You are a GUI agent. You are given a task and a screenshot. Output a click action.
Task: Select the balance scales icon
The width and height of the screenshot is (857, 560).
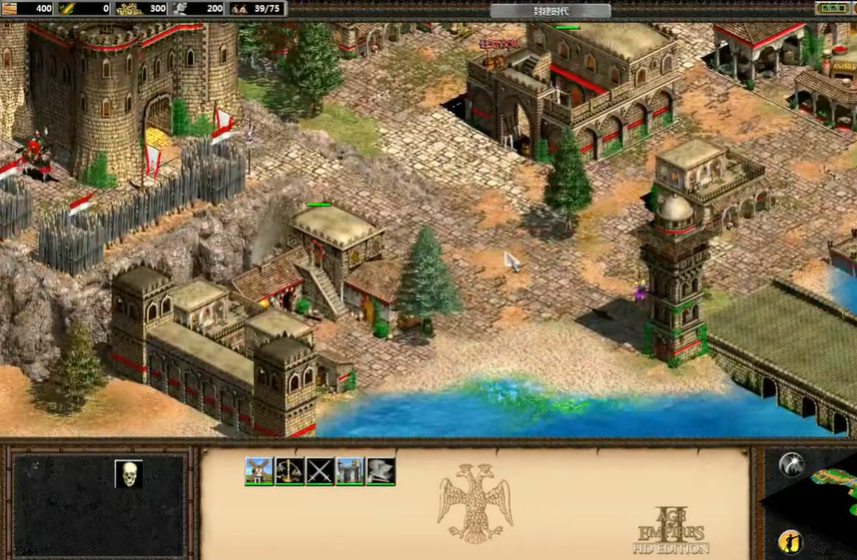289,471
